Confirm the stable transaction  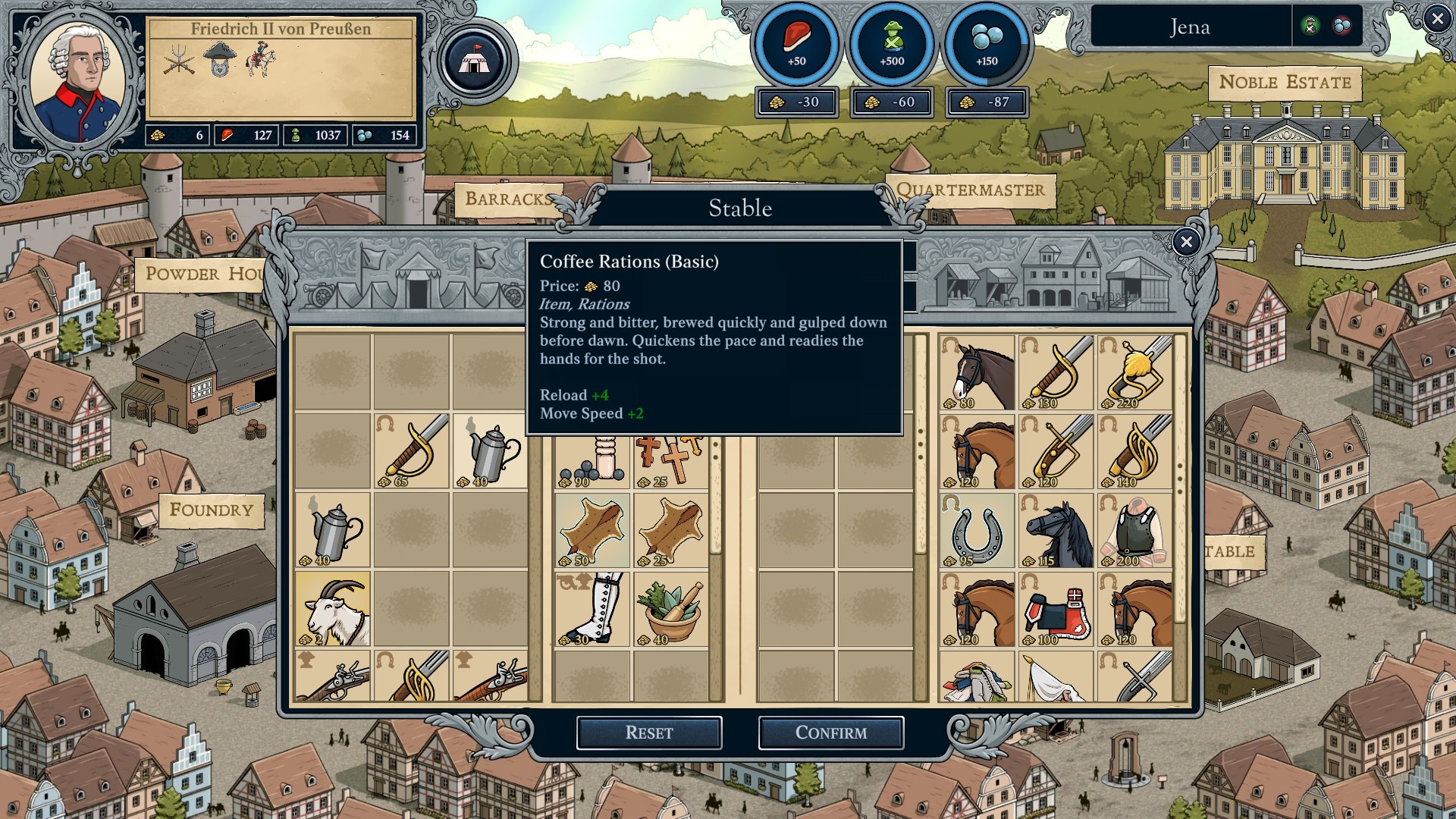(830, 733)
